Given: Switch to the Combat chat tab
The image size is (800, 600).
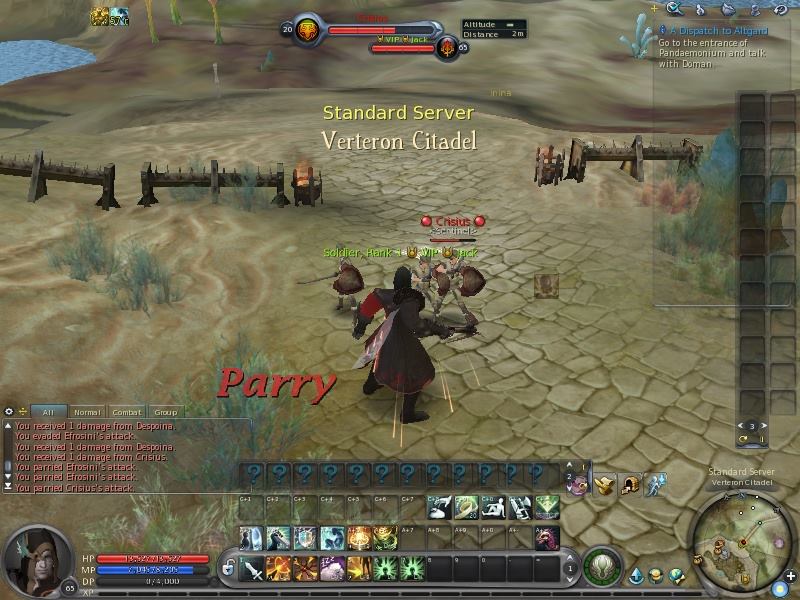Looking at the screenshot, I should coord(127,412).
